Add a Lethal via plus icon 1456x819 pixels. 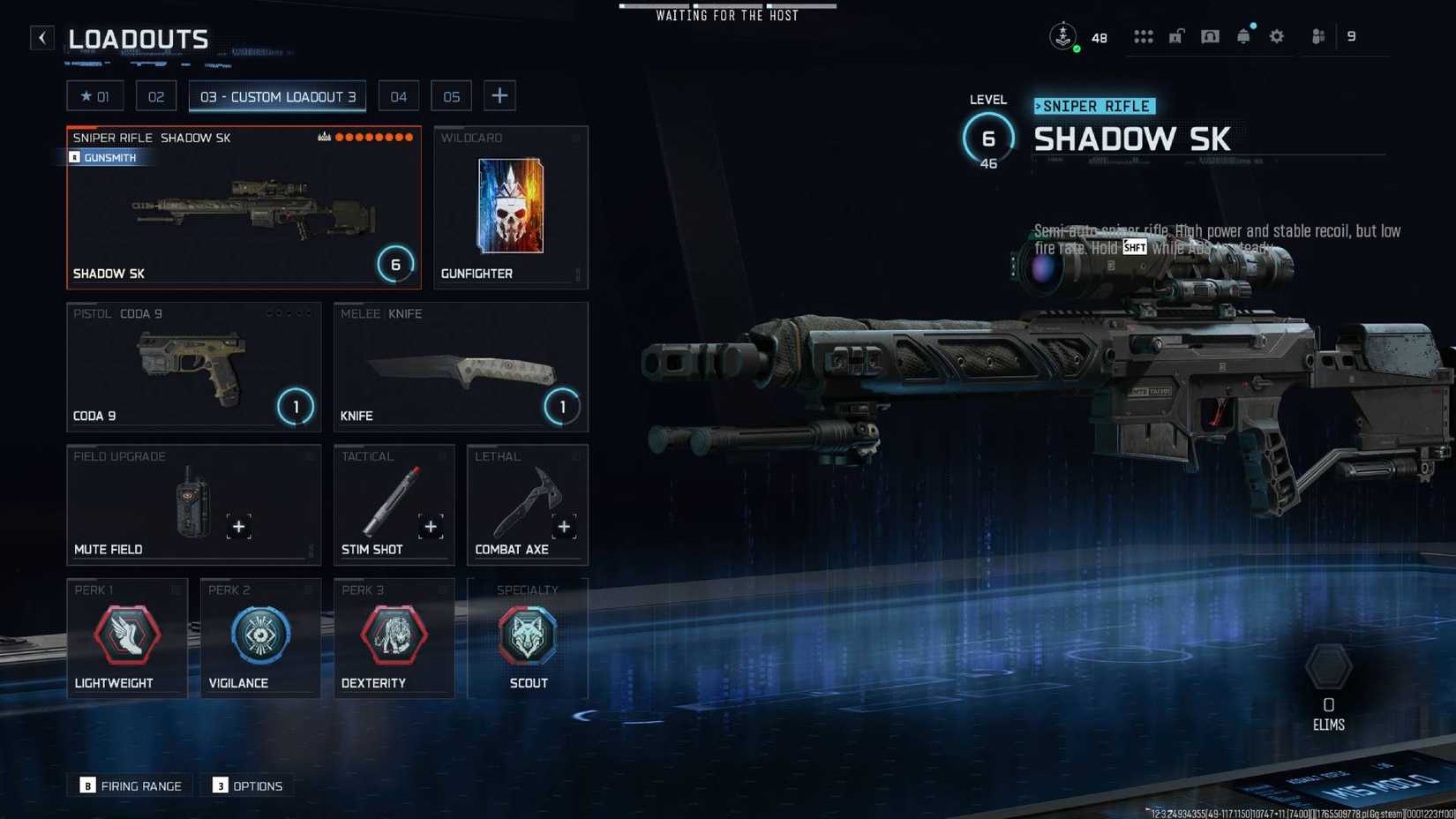(564, 526)
